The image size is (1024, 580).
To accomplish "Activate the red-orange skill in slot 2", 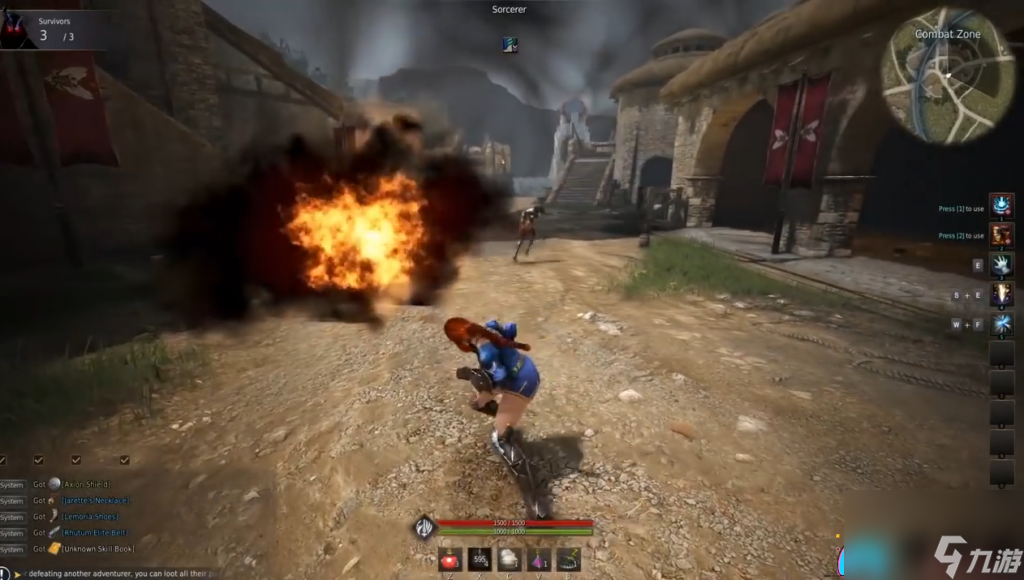I will (x=1001, y=235).
